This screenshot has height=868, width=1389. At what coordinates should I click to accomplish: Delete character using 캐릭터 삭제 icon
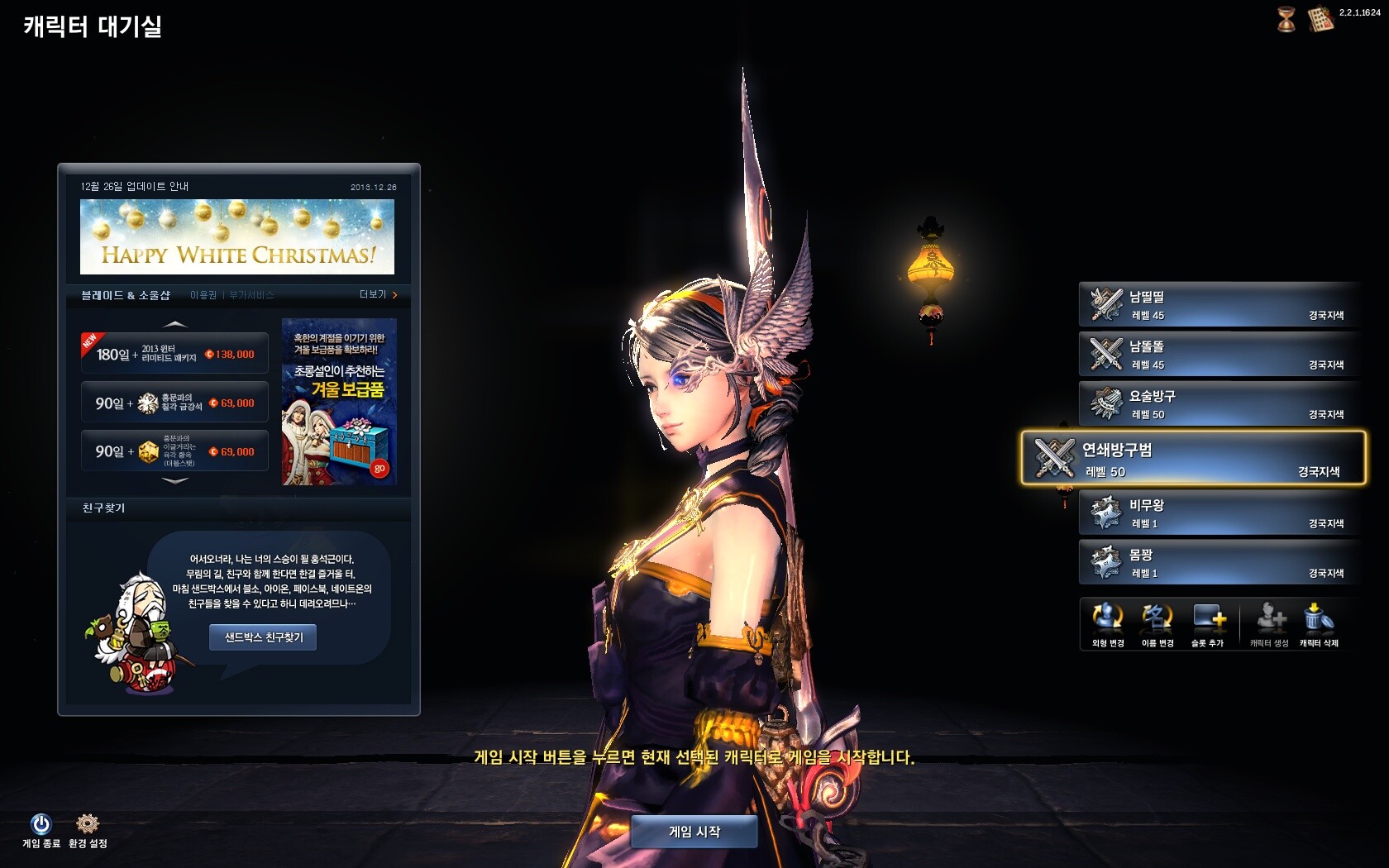pos(1319,624)
